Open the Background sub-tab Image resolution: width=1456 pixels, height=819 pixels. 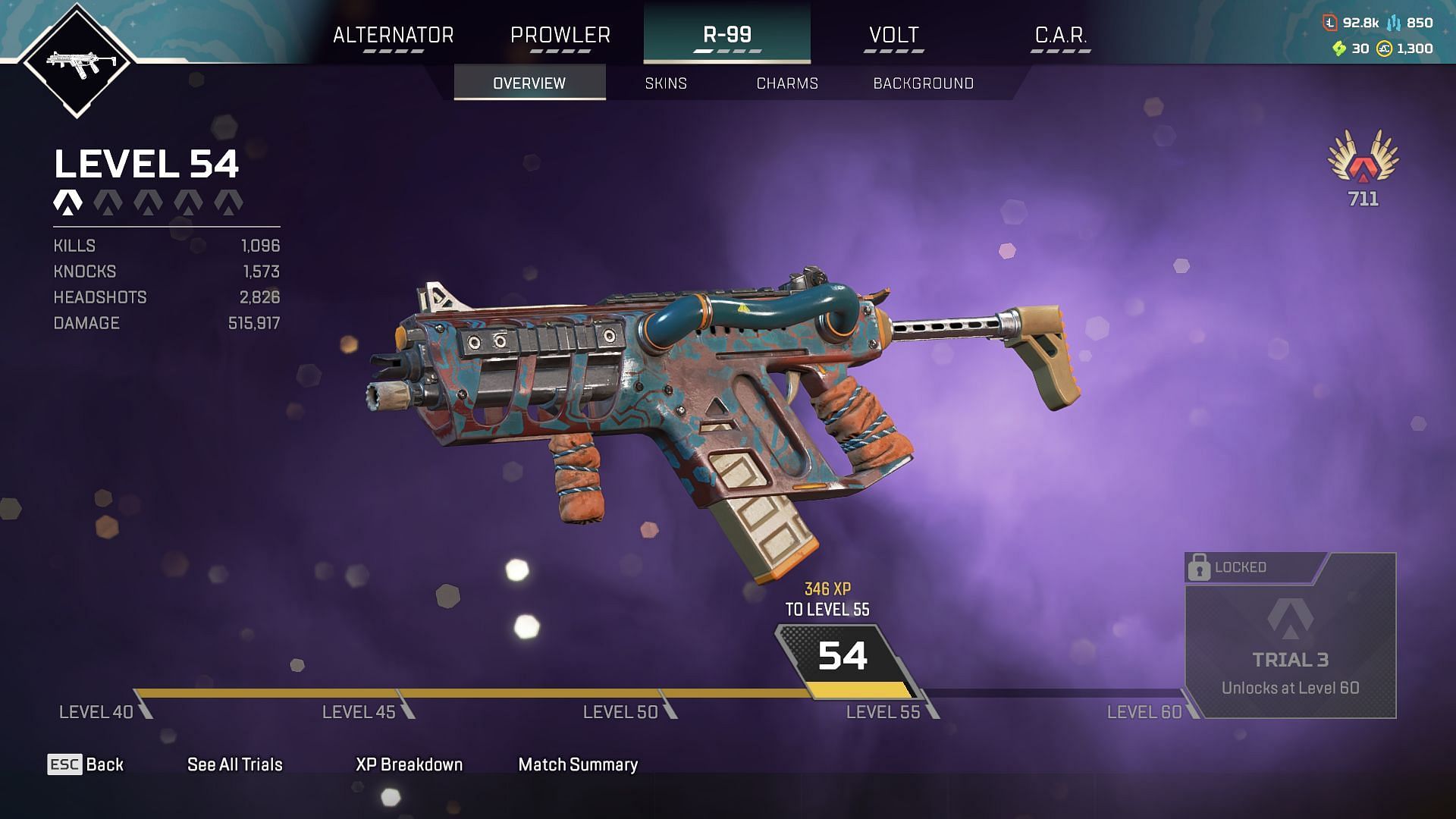[923, 83]
